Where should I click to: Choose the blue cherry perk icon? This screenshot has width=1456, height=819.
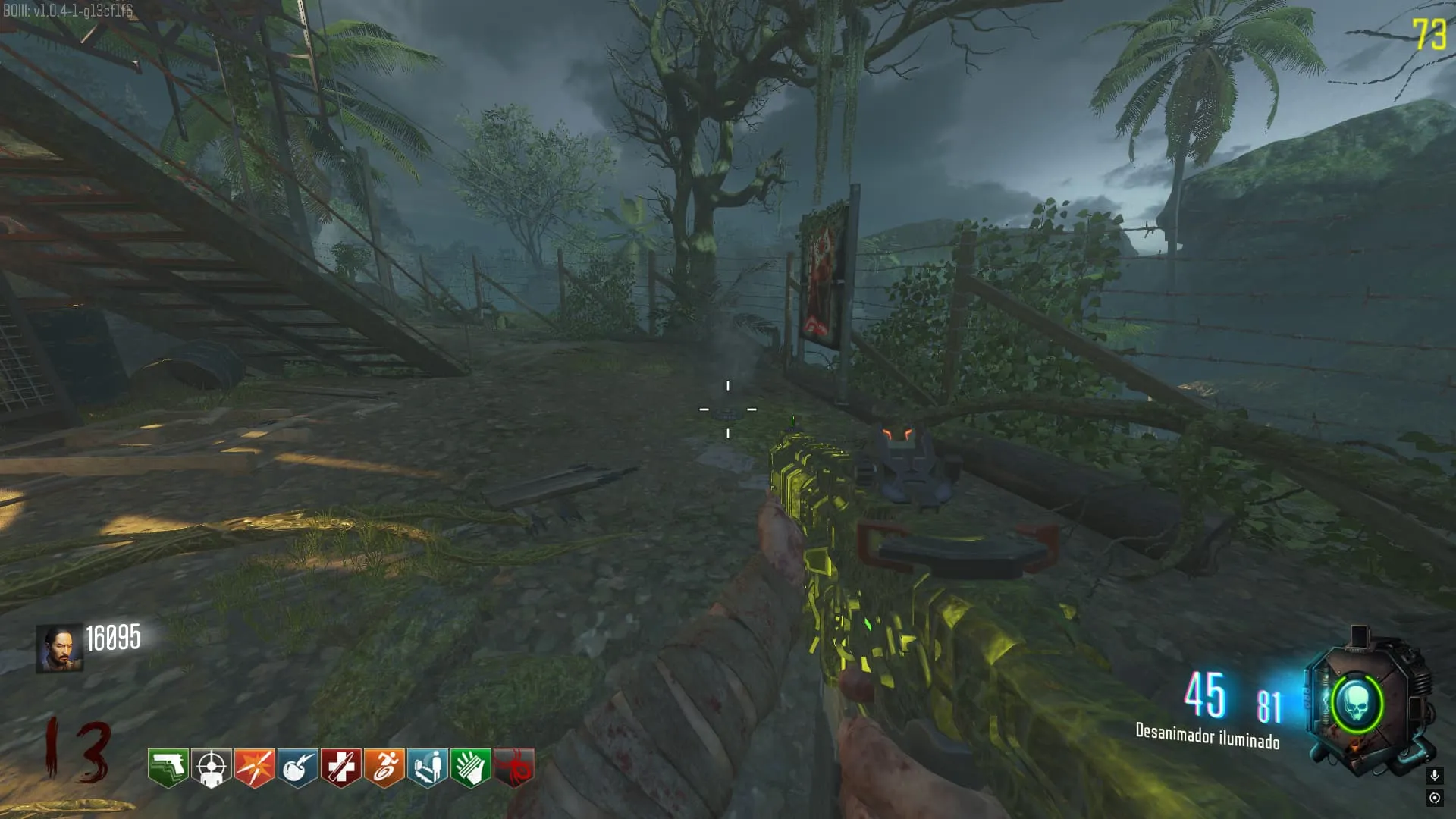[x=297, y=767]
